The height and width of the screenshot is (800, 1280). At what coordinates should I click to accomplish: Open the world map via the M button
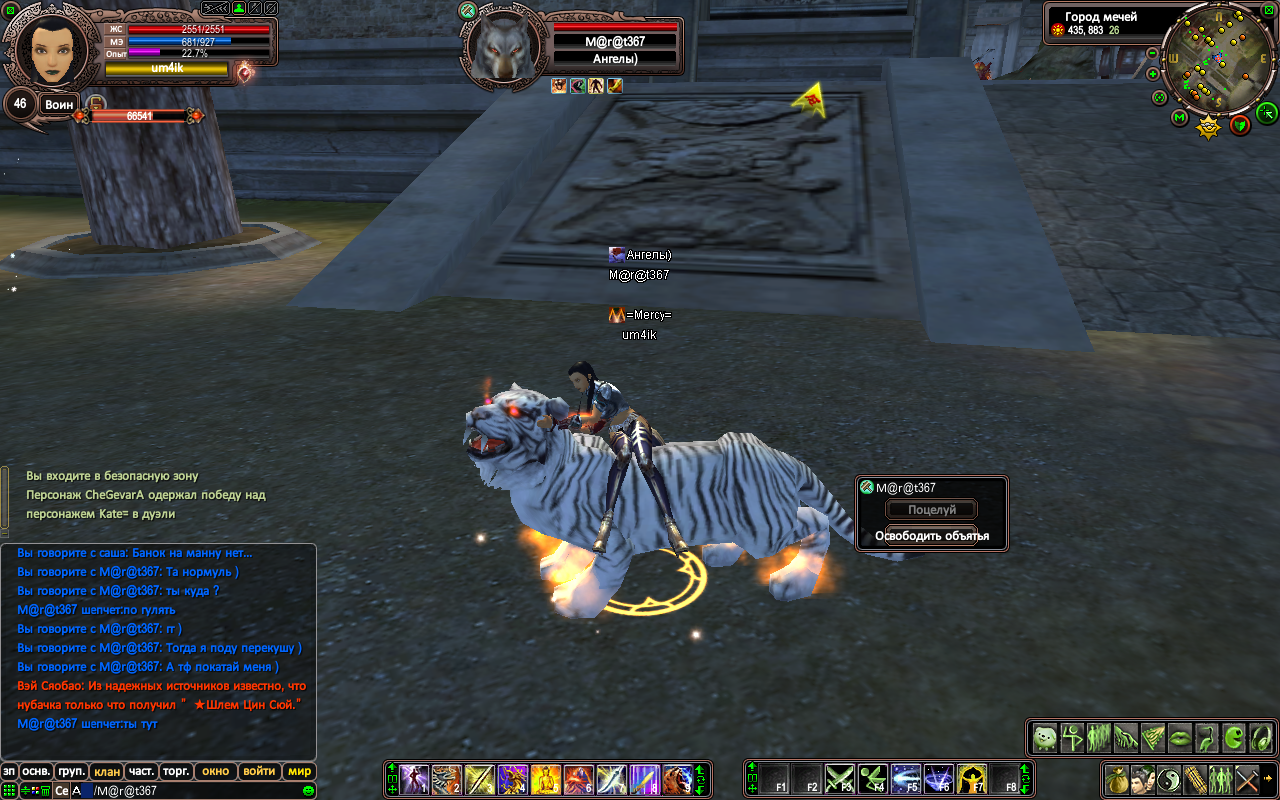click(x=1179, y=119)
